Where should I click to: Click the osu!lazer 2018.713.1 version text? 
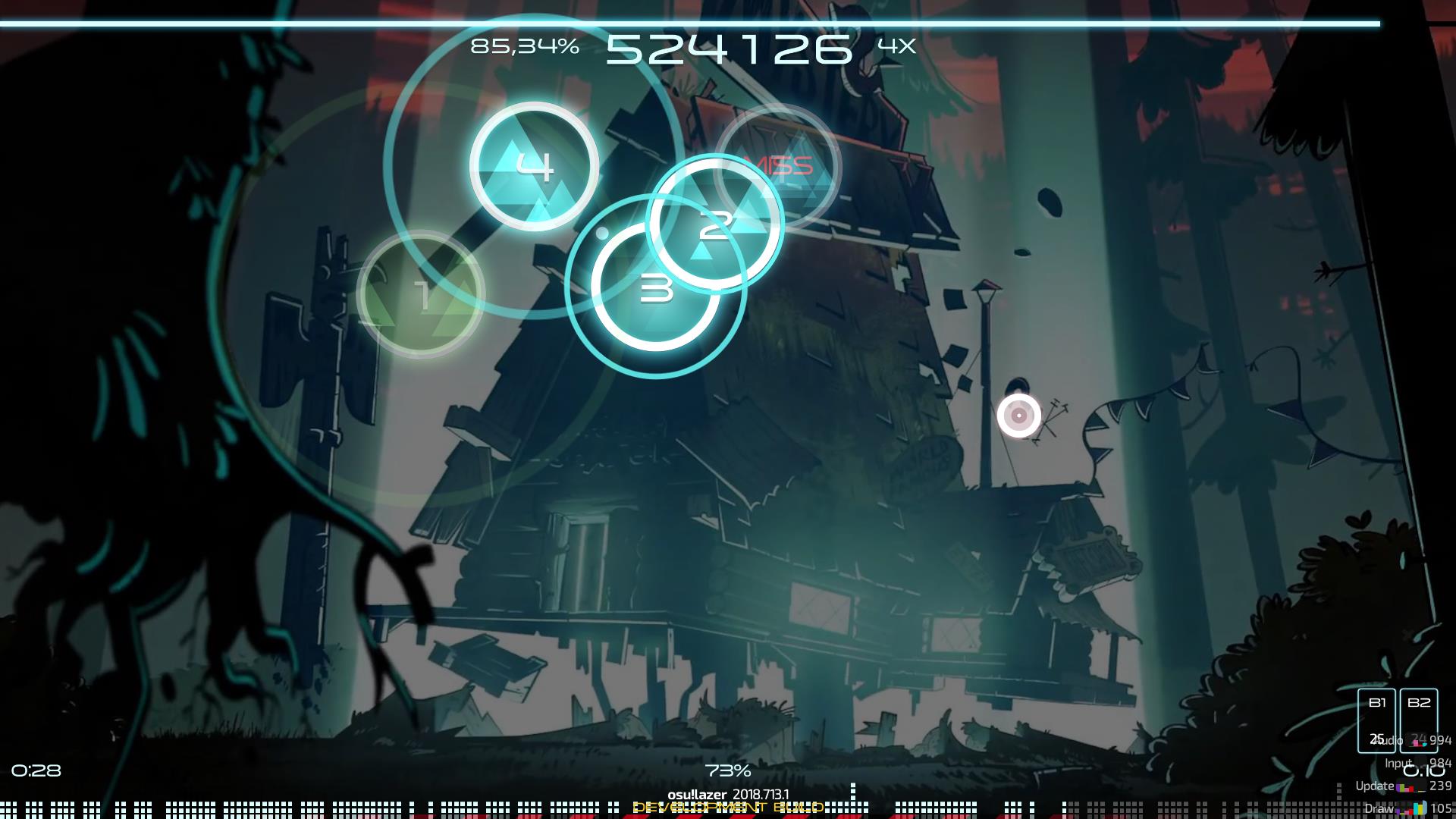[728, 793]
